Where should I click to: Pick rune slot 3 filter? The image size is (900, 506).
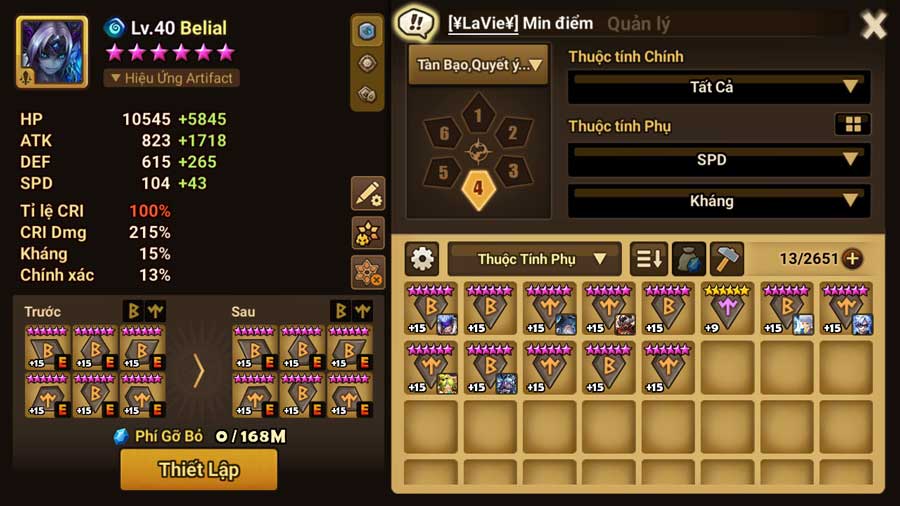(511, 171)
